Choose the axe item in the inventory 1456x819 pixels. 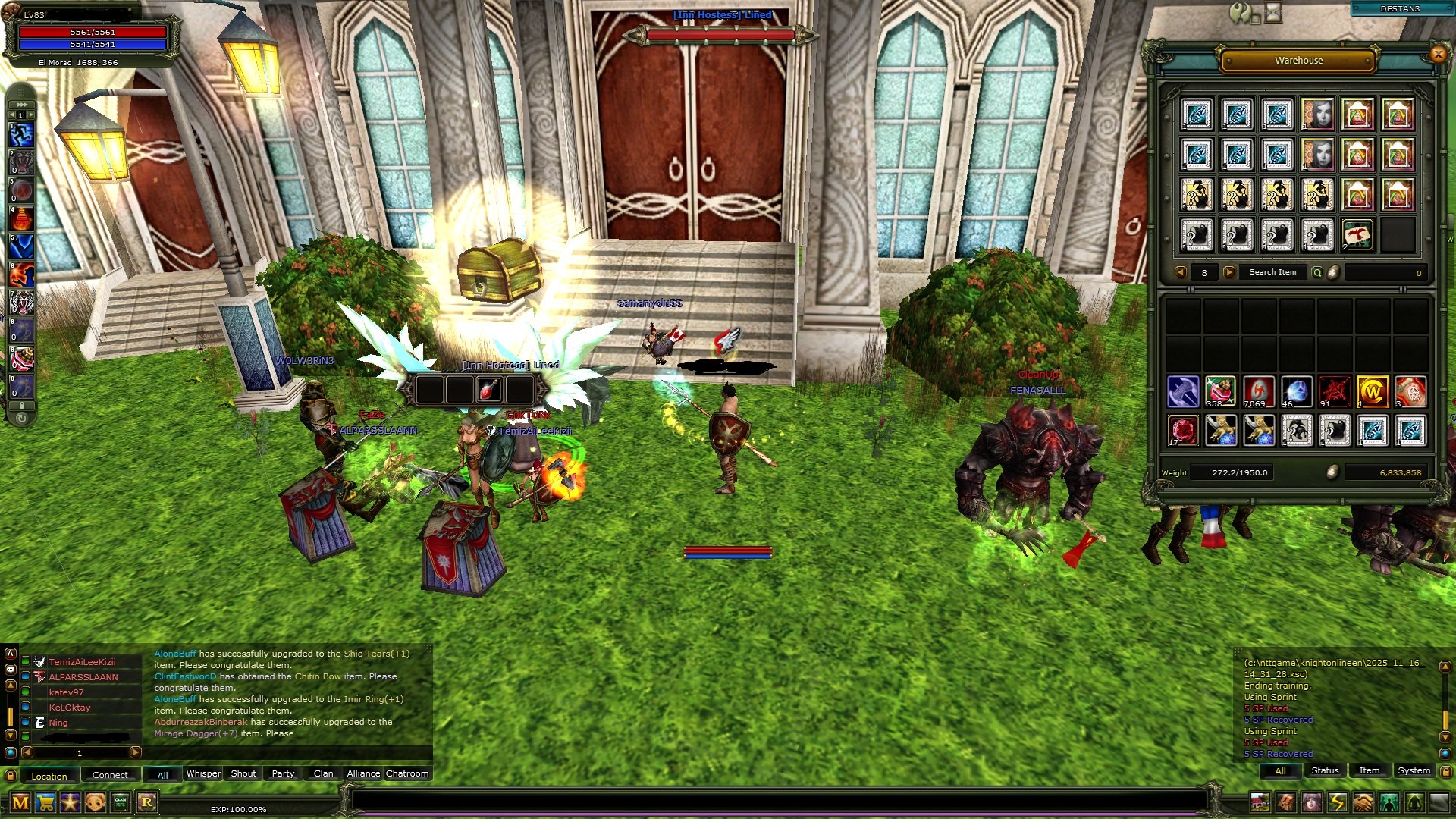click(x=1183, y=392)
